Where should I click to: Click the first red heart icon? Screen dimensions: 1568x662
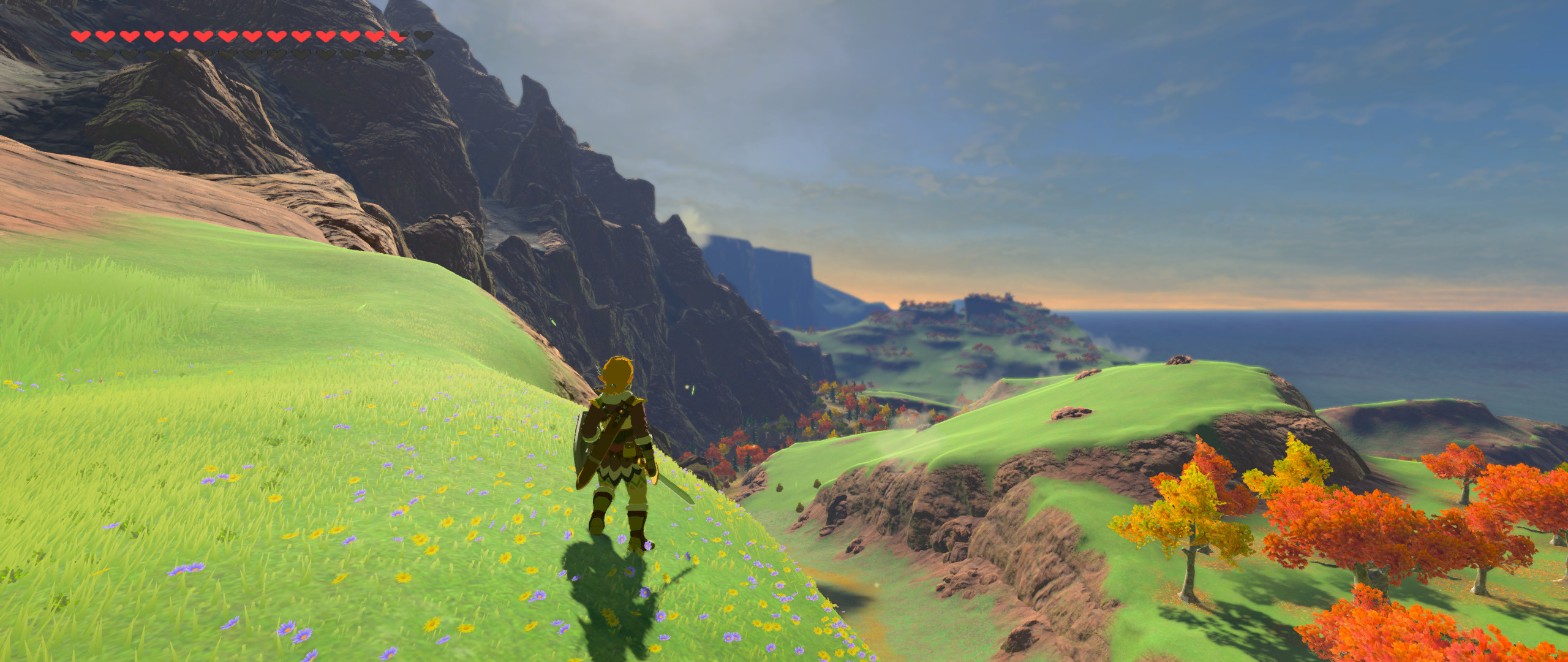pos(80,36)
